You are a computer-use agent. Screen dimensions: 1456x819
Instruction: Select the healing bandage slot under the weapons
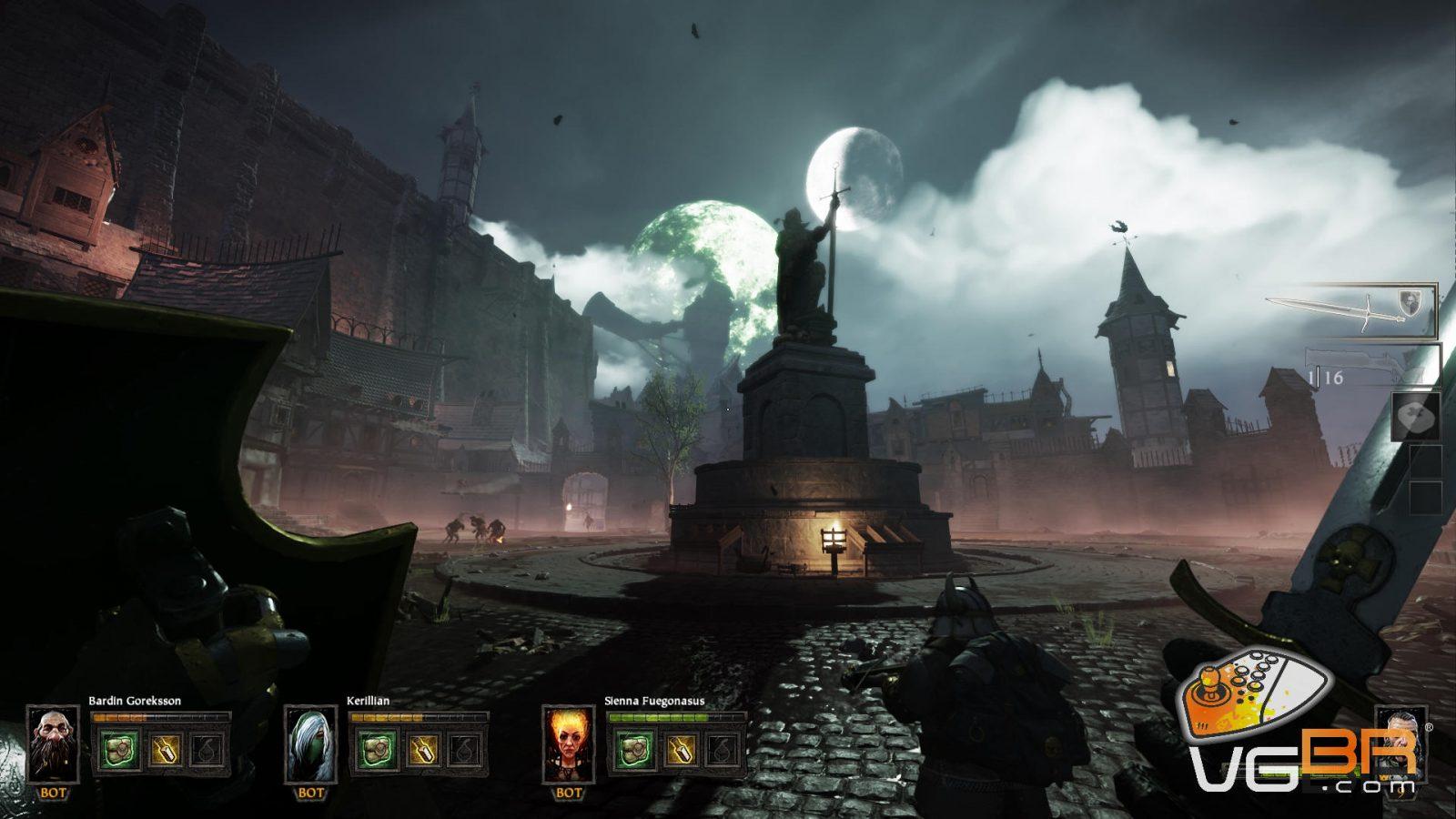(x=1416, y=416)
